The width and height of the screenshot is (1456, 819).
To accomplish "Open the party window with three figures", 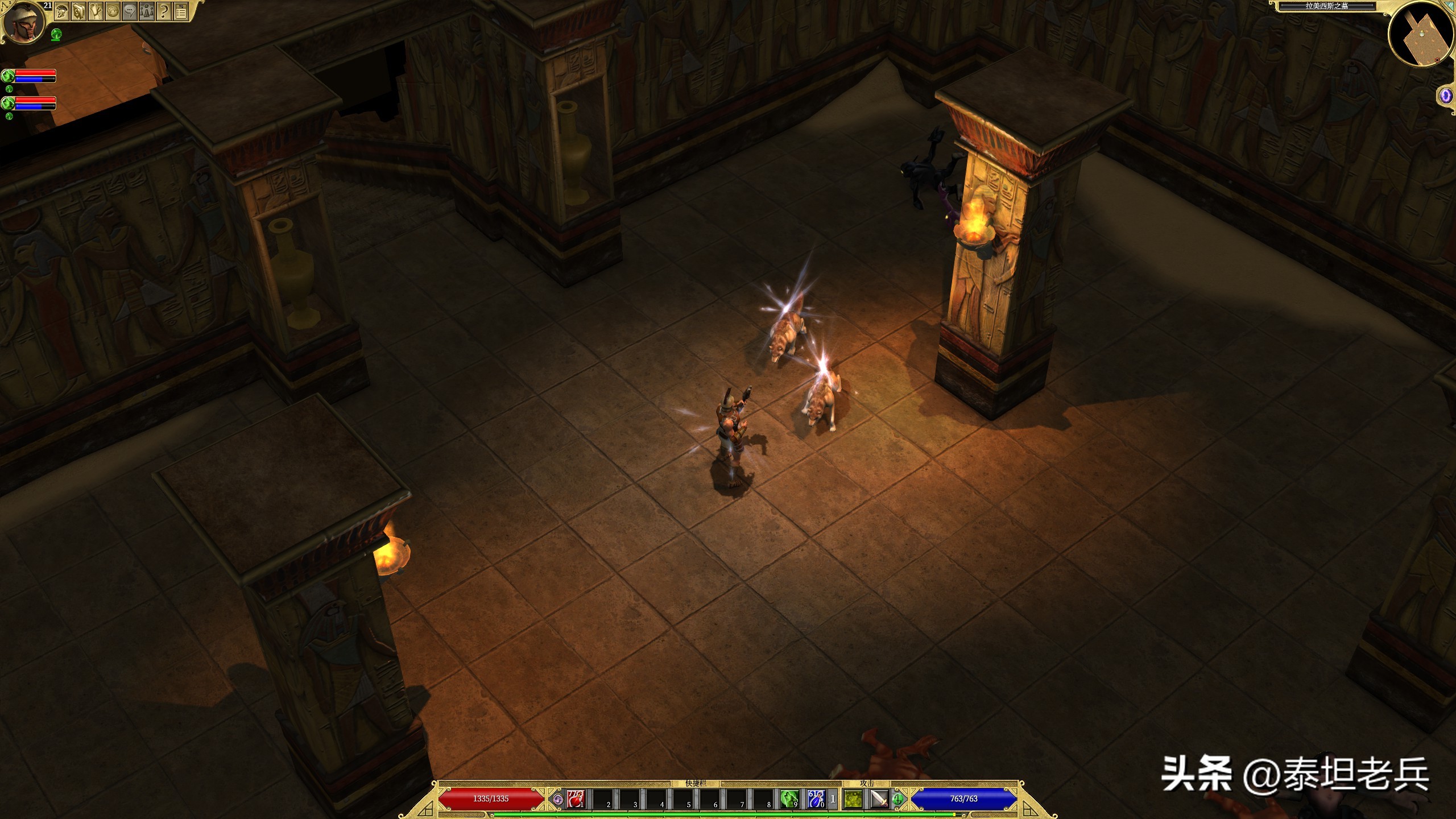I will [x=147, y=11].
